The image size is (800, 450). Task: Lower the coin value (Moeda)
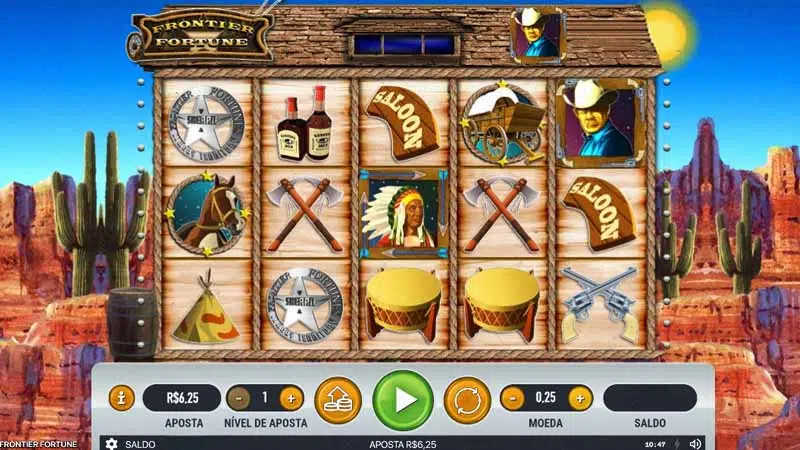point(512,398)
